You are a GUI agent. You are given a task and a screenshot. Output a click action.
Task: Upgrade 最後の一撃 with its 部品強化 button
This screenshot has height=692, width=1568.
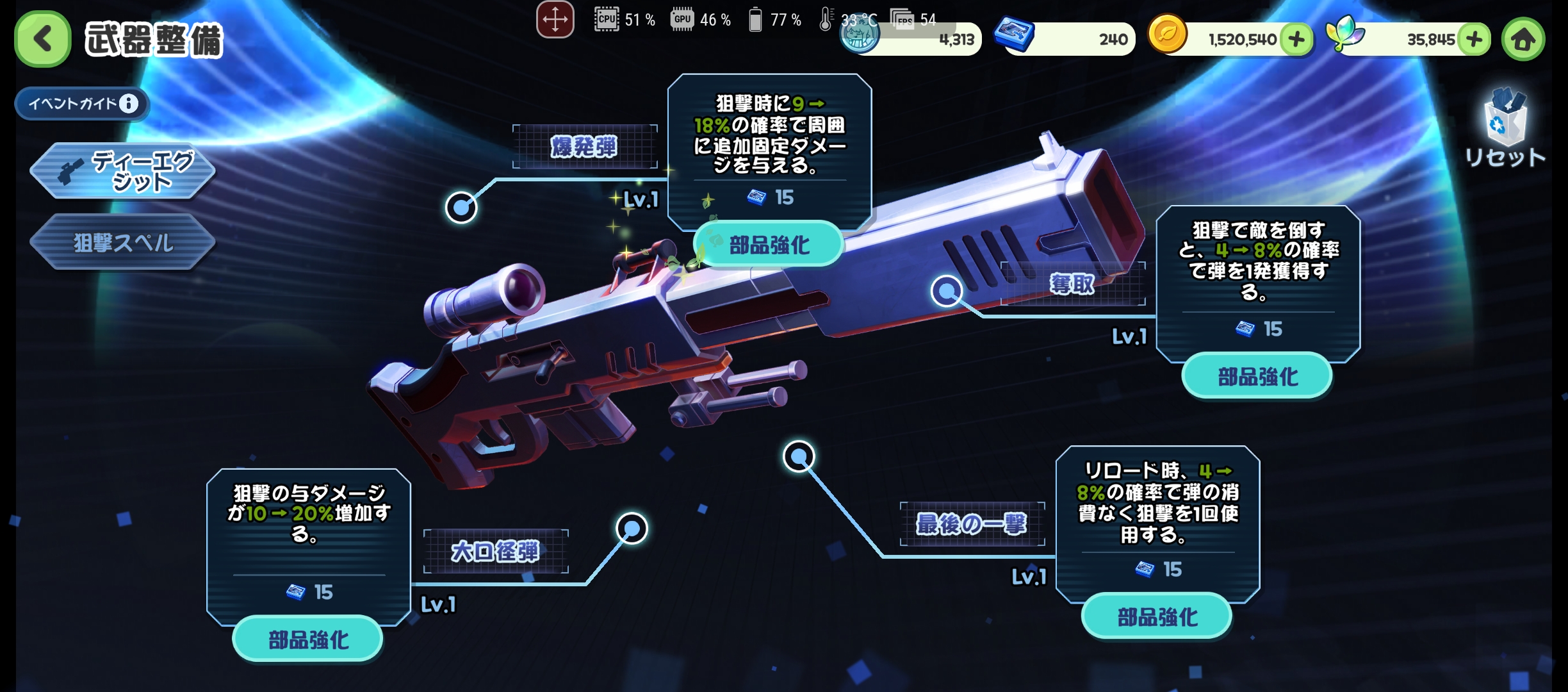click(x=1157, y=616)
